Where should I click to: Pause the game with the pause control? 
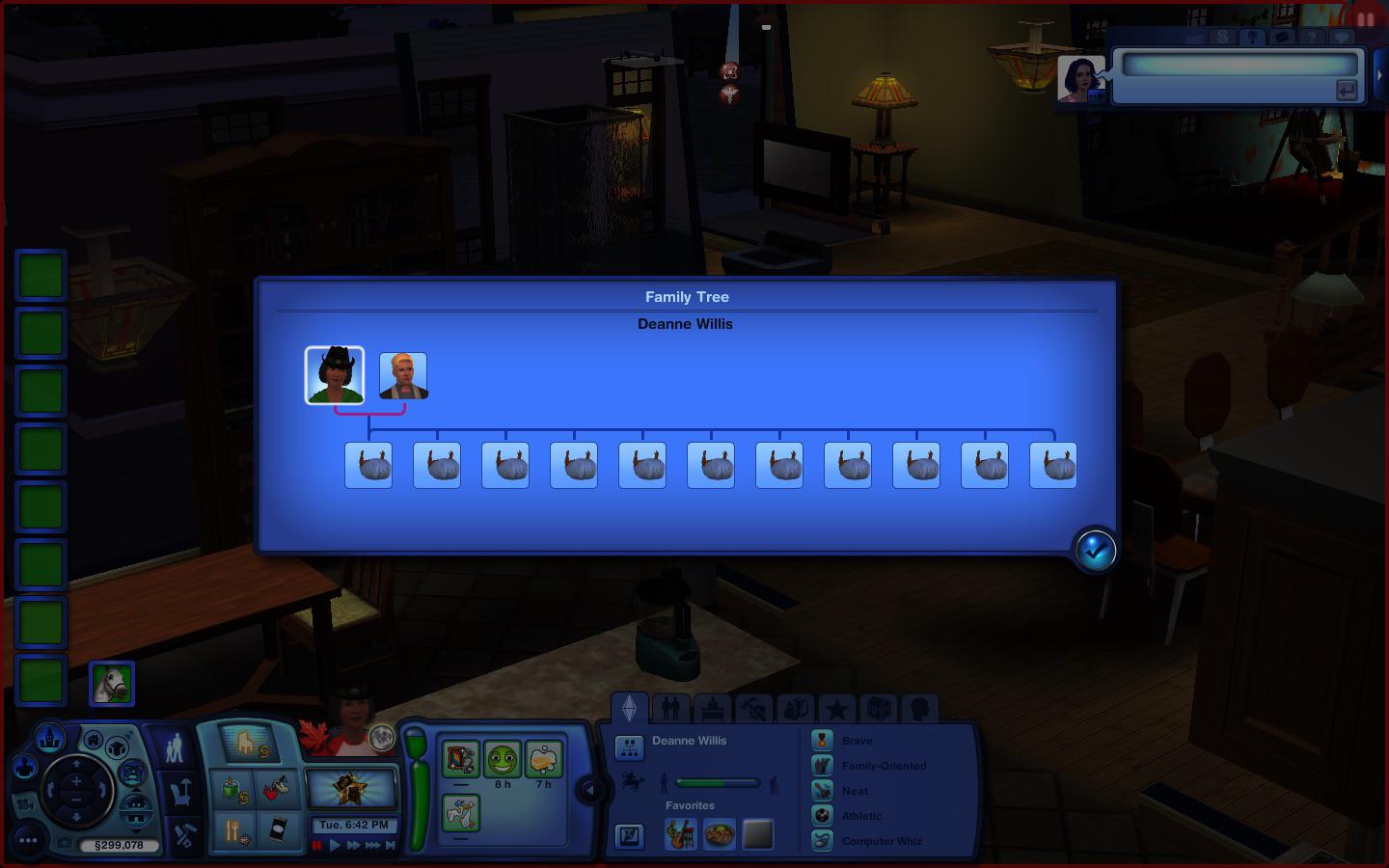[x=316, y=845]
